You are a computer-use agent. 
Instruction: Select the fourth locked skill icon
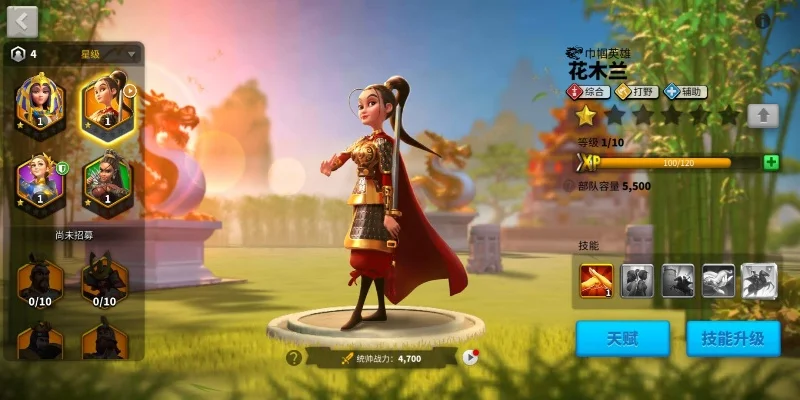[x=718, y=281]
